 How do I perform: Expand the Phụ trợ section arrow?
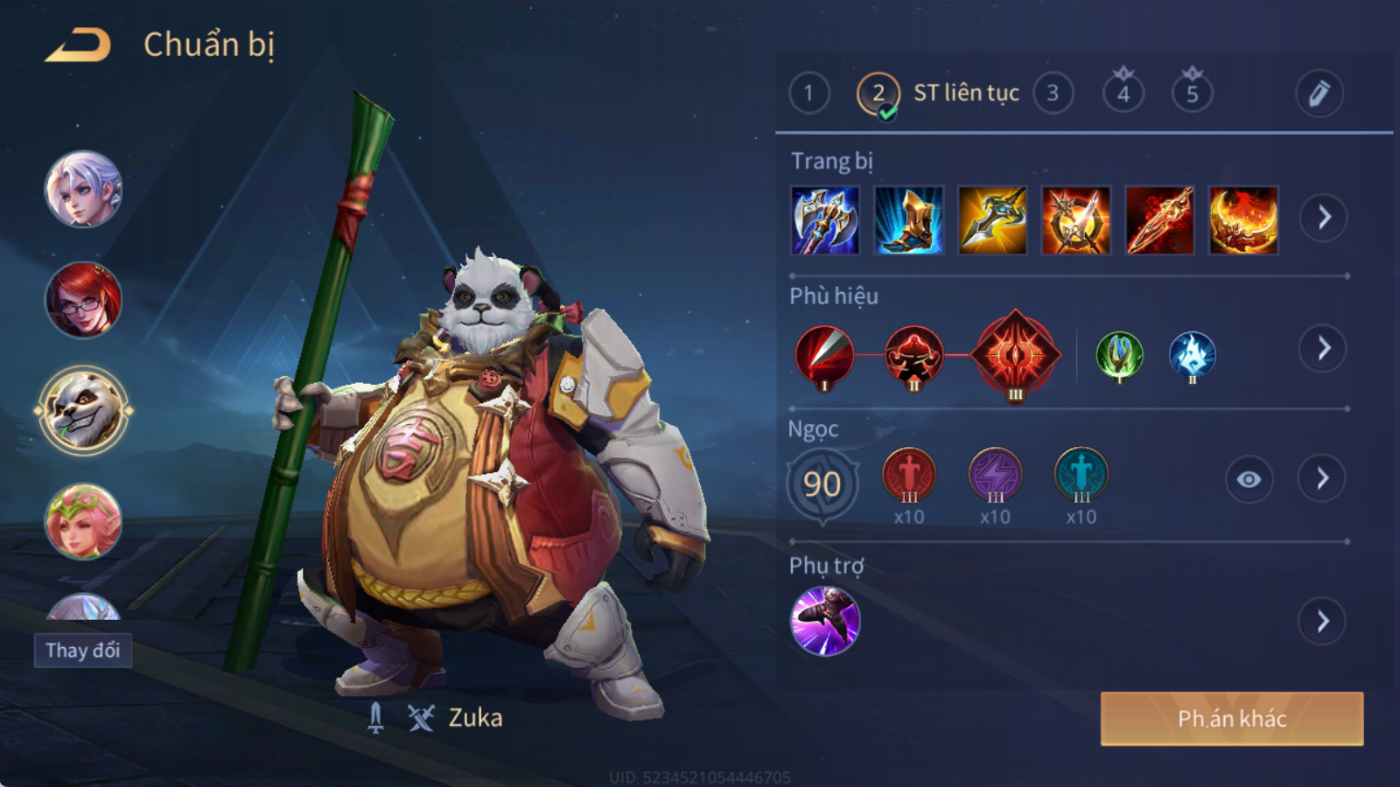click(1322, 622)
